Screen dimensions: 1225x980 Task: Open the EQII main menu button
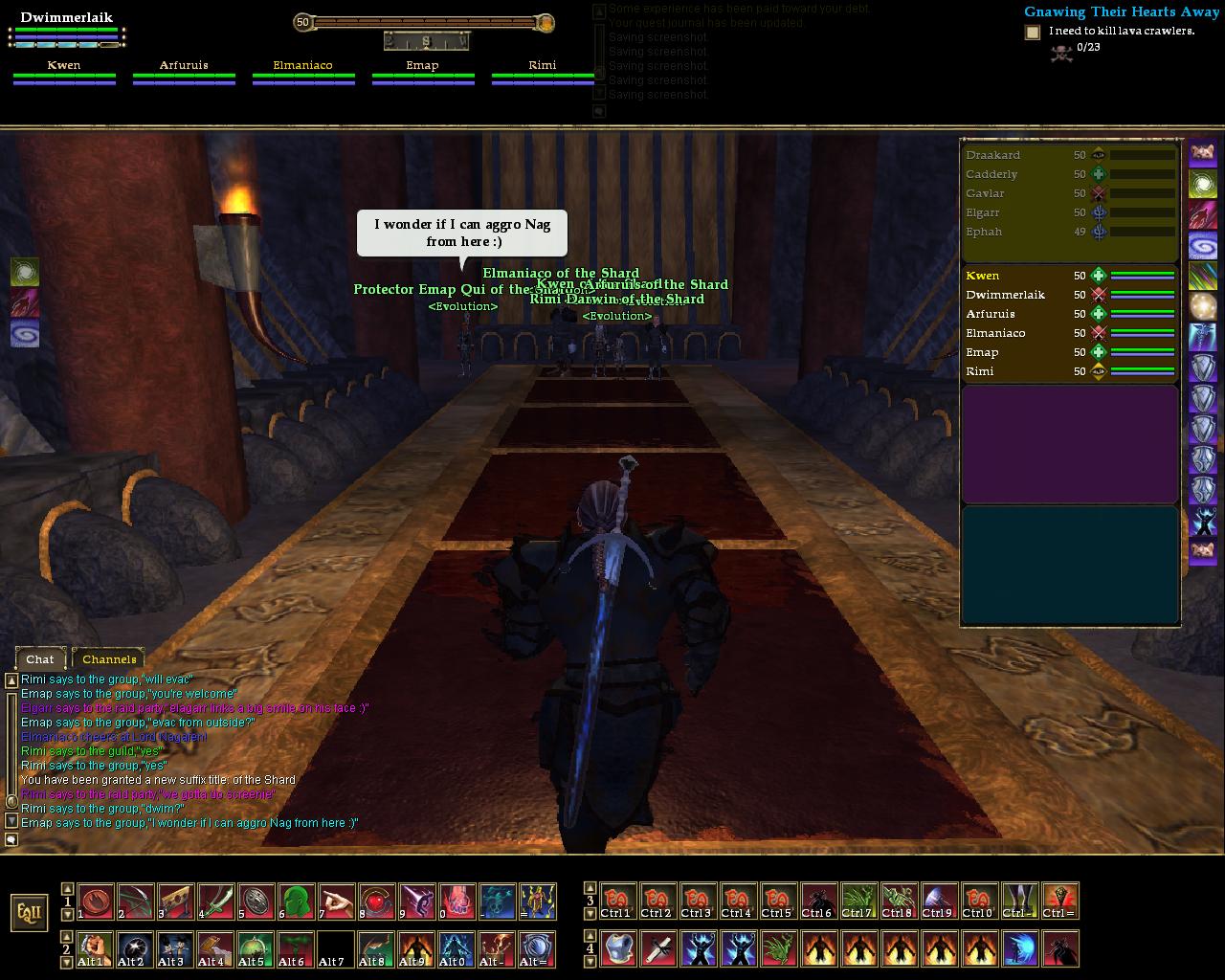[x=30, y=912]
